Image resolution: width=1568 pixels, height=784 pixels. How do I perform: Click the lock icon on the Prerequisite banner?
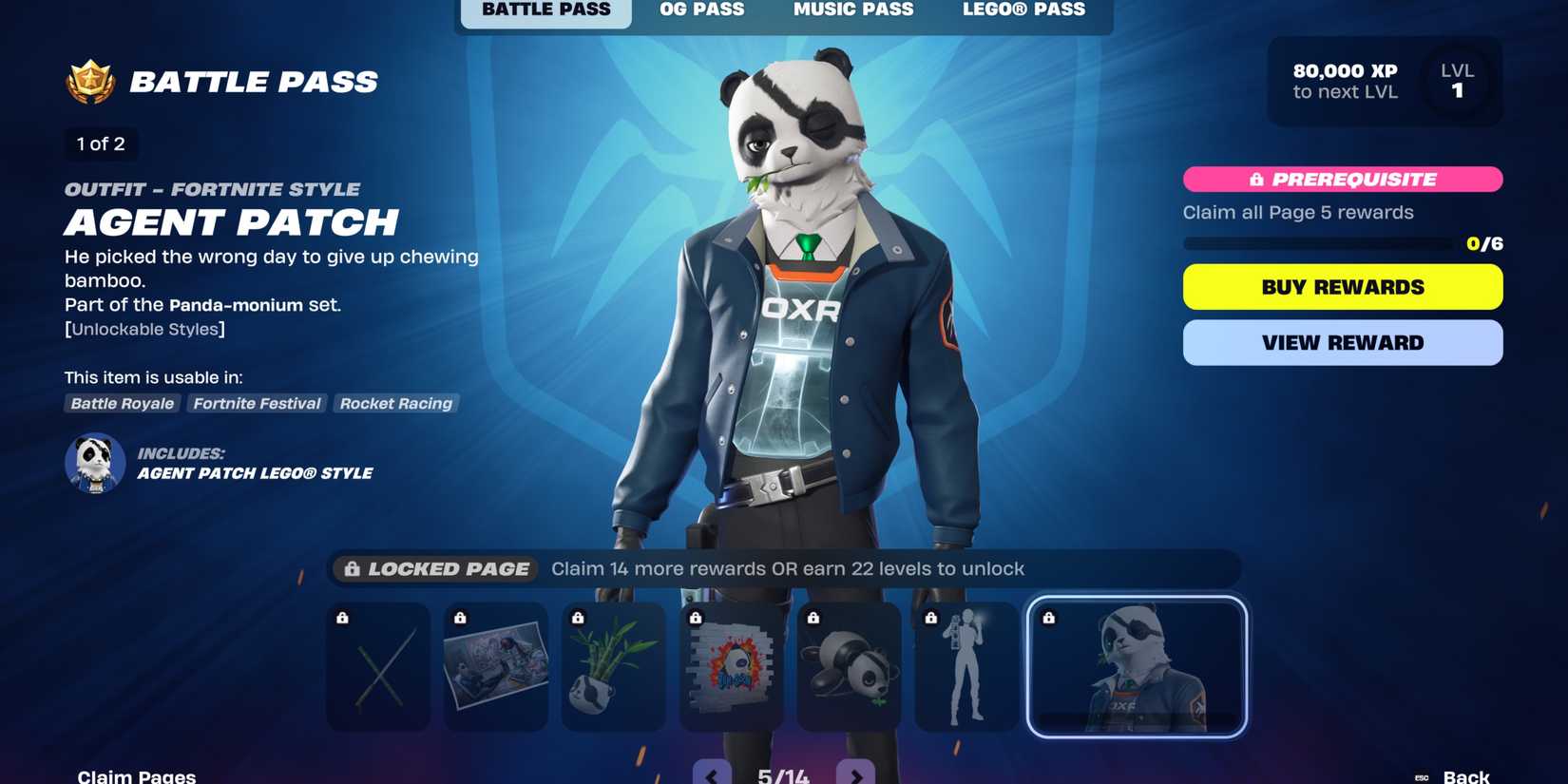(x=1256, y=179)
